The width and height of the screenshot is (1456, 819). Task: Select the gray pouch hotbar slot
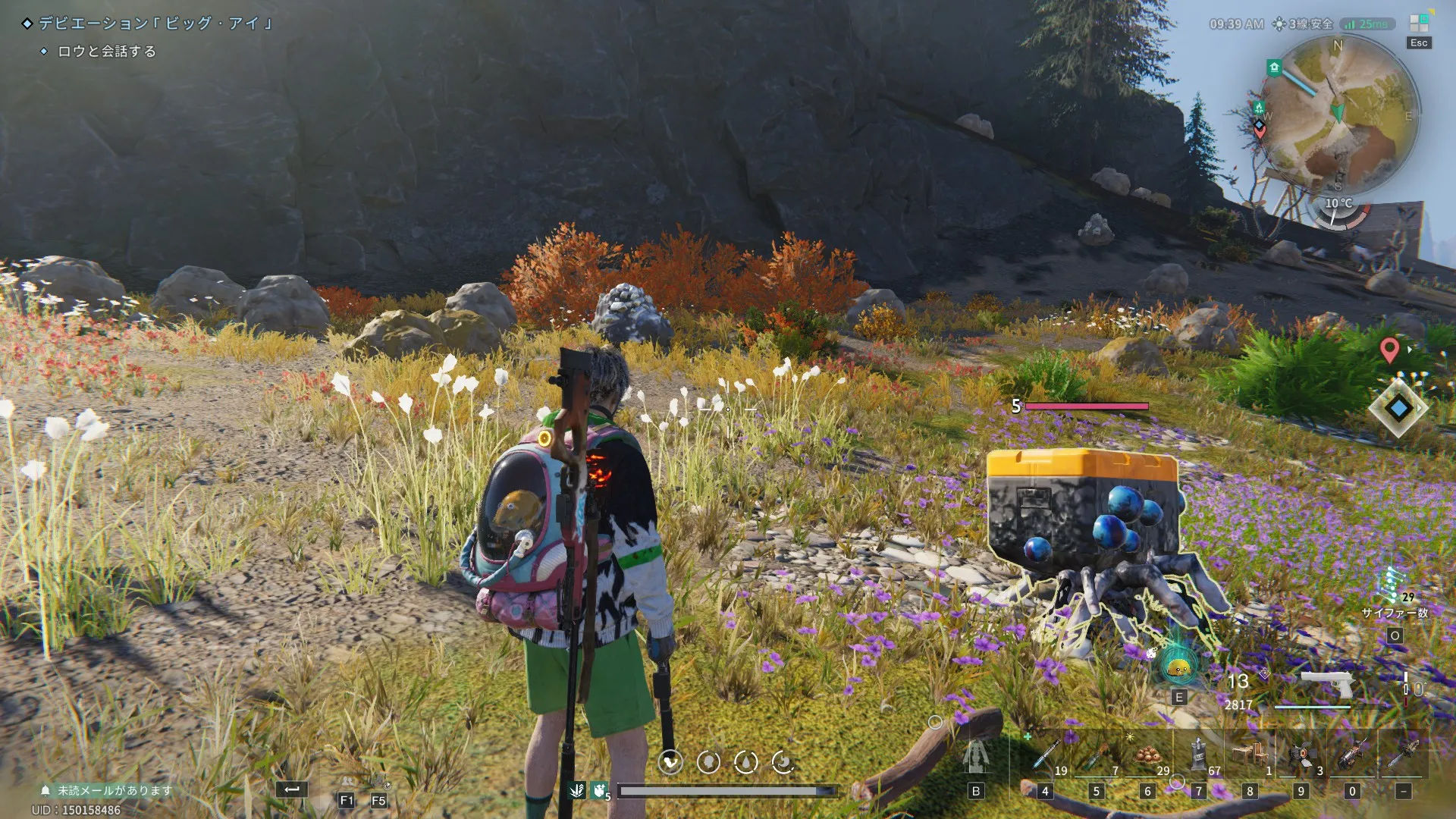tap(1198, 755)
